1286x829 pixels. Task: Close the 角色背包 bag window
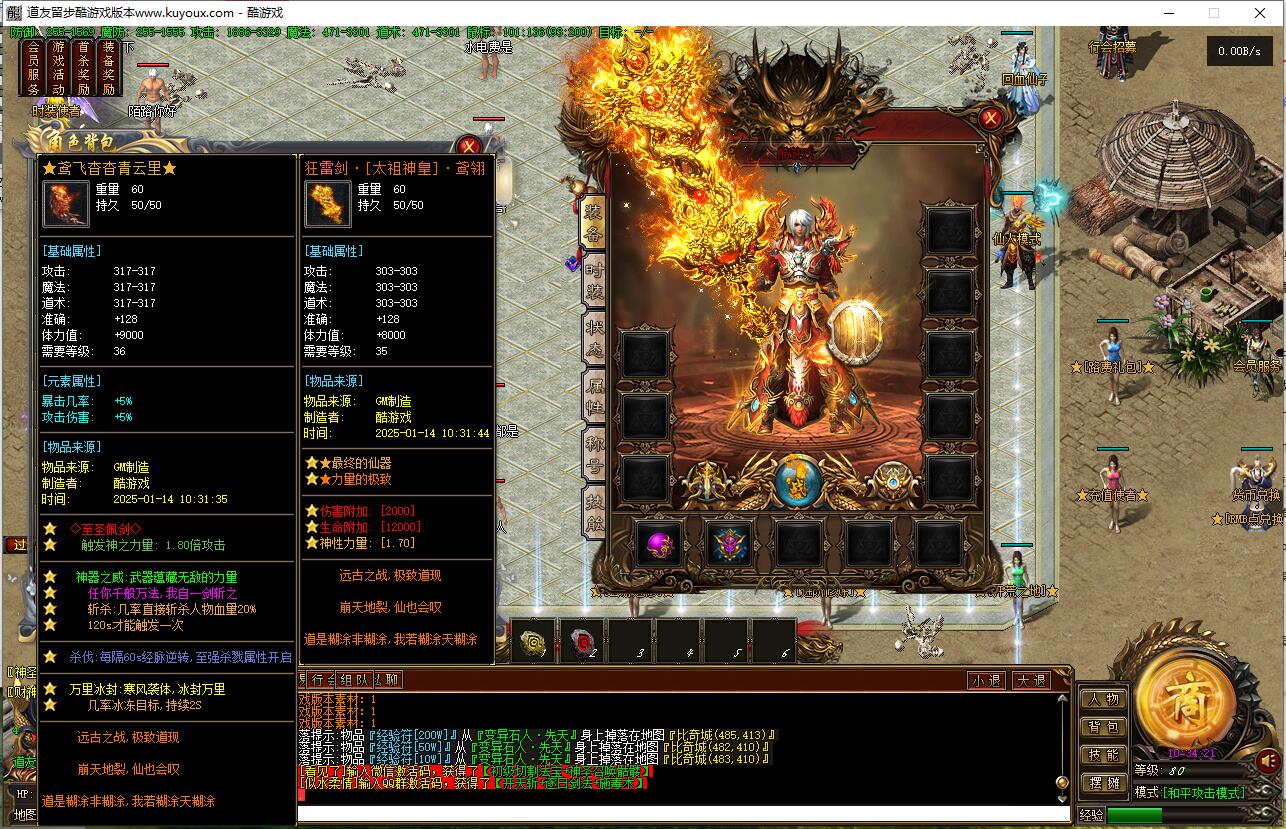point(468,147)
